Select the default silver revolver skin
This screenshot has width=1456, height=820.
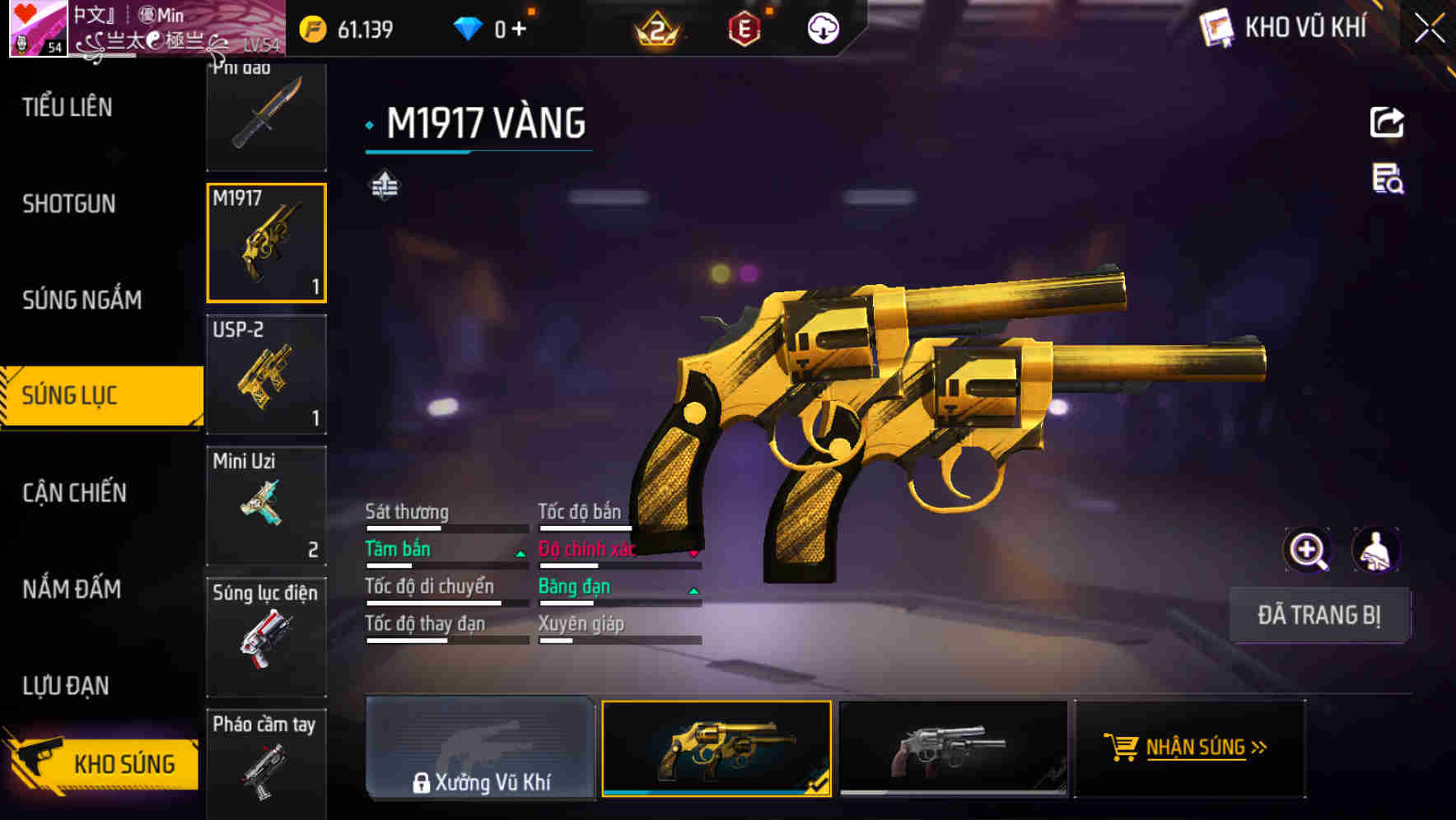click(952, 748)
